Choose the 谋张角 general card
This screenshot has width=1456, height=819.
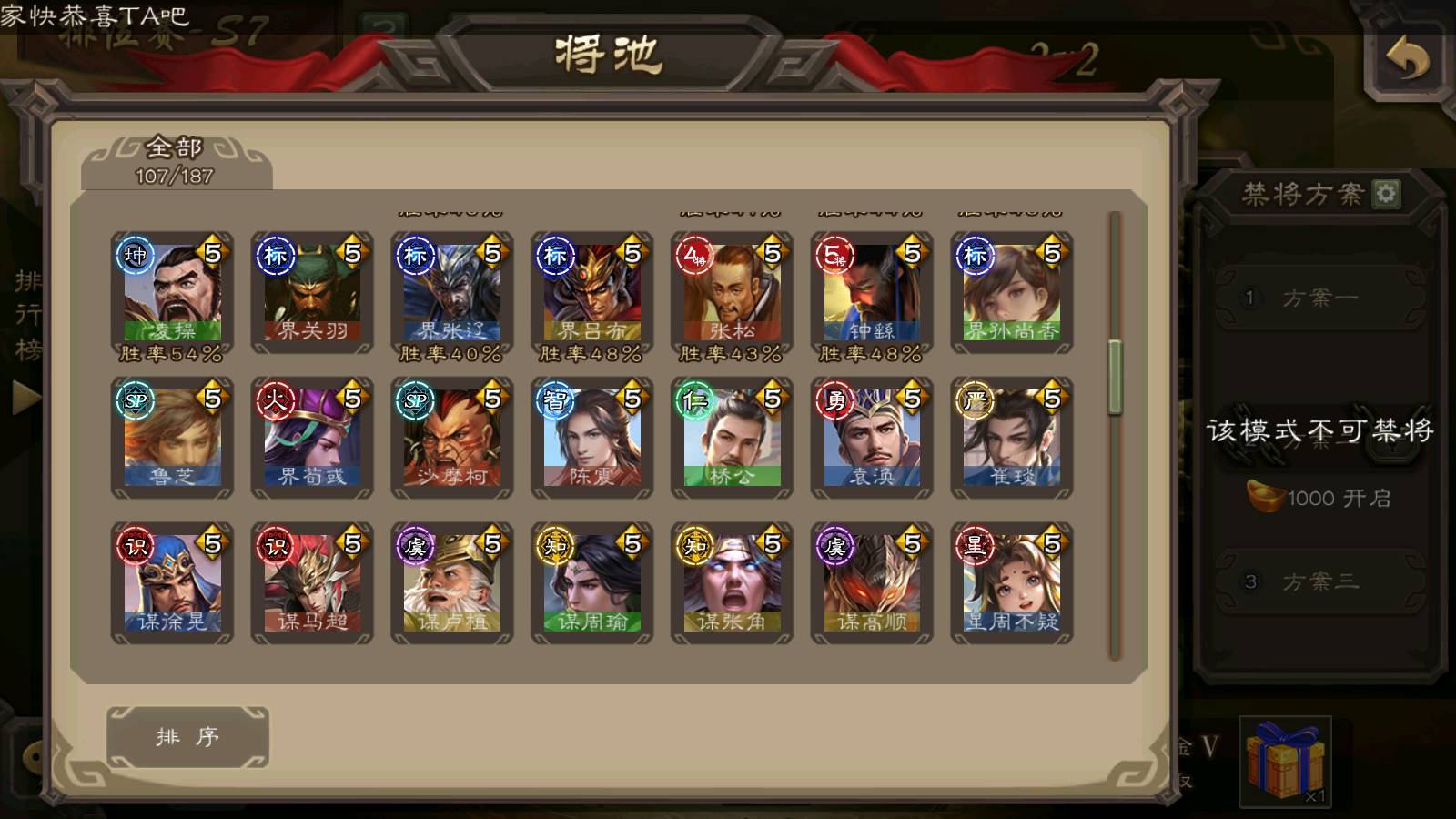(x=733, y=584)
